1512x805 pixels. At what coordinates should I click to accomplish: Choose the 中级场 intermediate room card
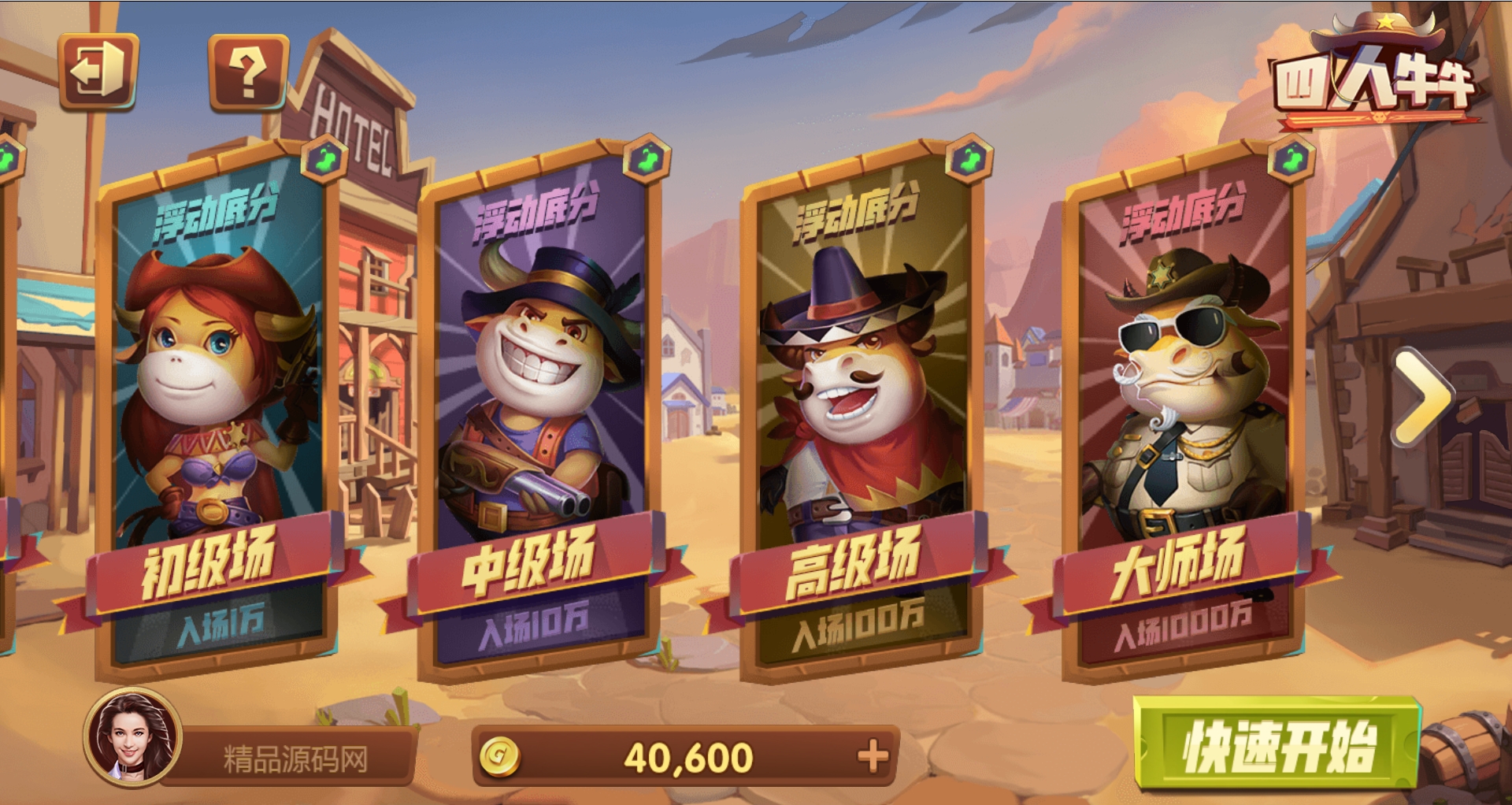538,410
